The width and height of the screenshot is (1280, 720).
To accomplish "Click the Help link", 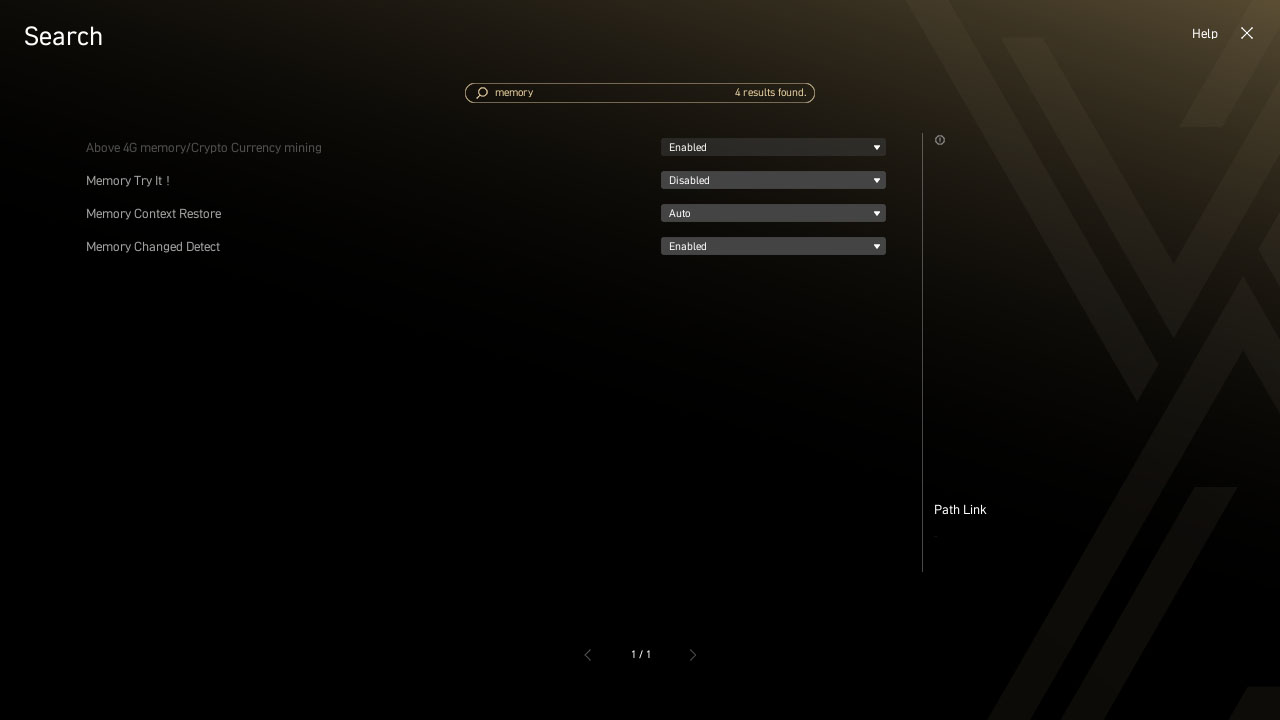I will [x=1204, y=33].
